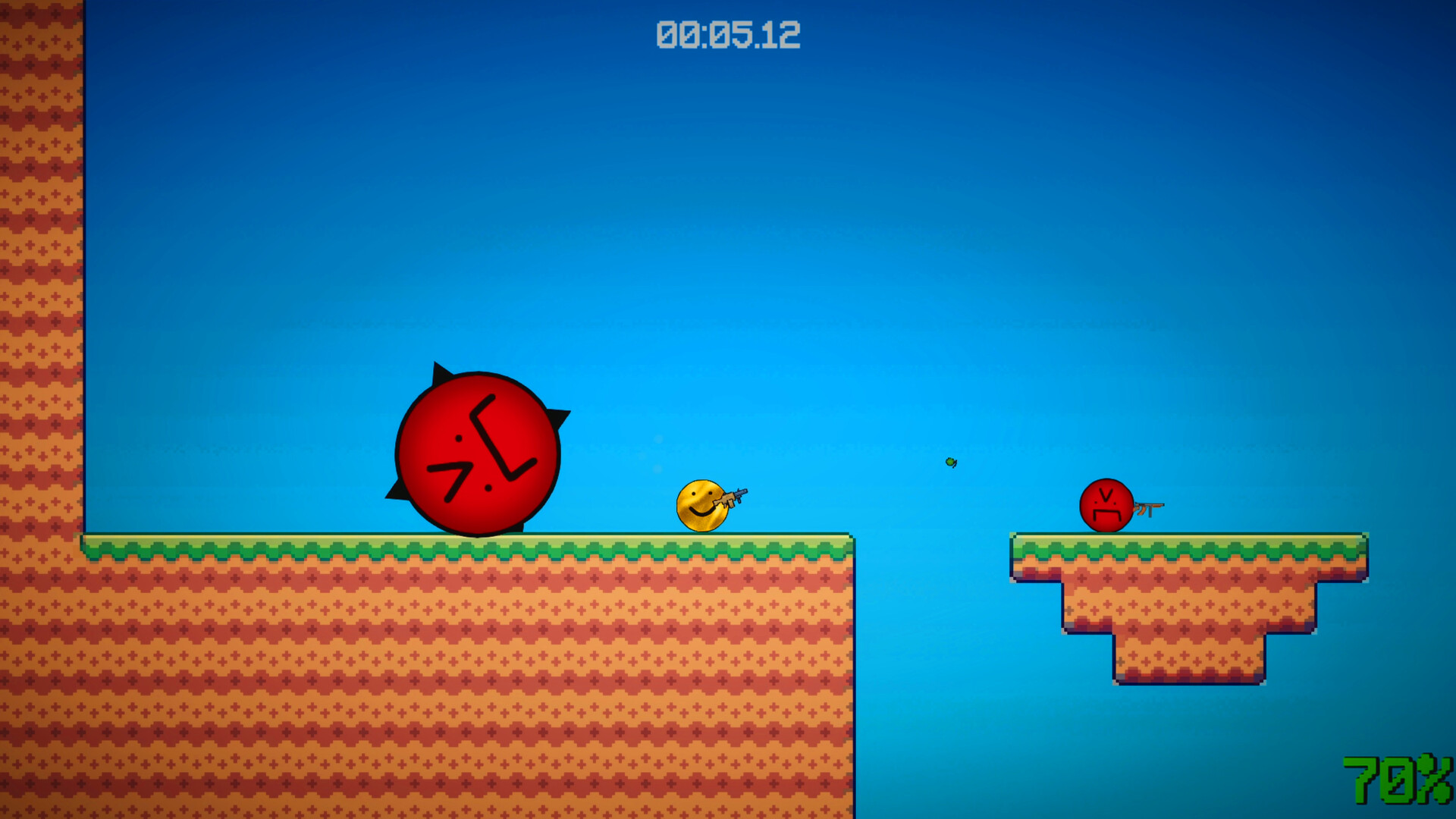This screenshot has width=1456, height=819.
Task: Click the green projectile in mid-air
Action: tap(951, 462)
